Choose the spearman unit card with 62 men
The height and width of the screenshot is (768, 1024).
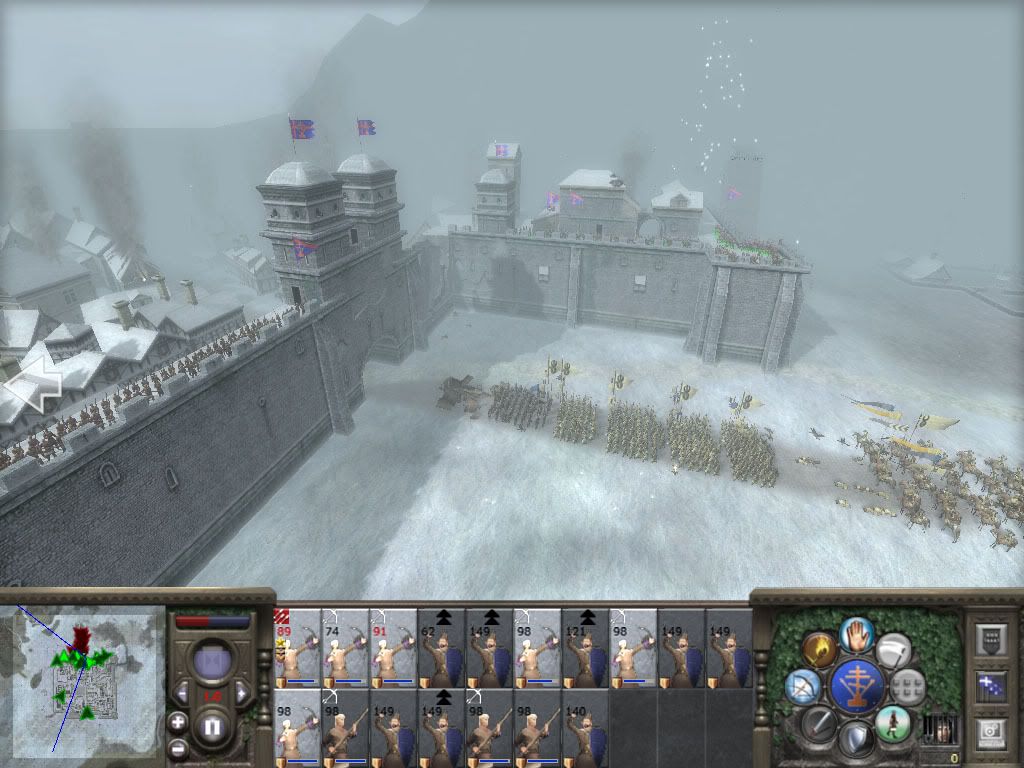tap(441, 648)
